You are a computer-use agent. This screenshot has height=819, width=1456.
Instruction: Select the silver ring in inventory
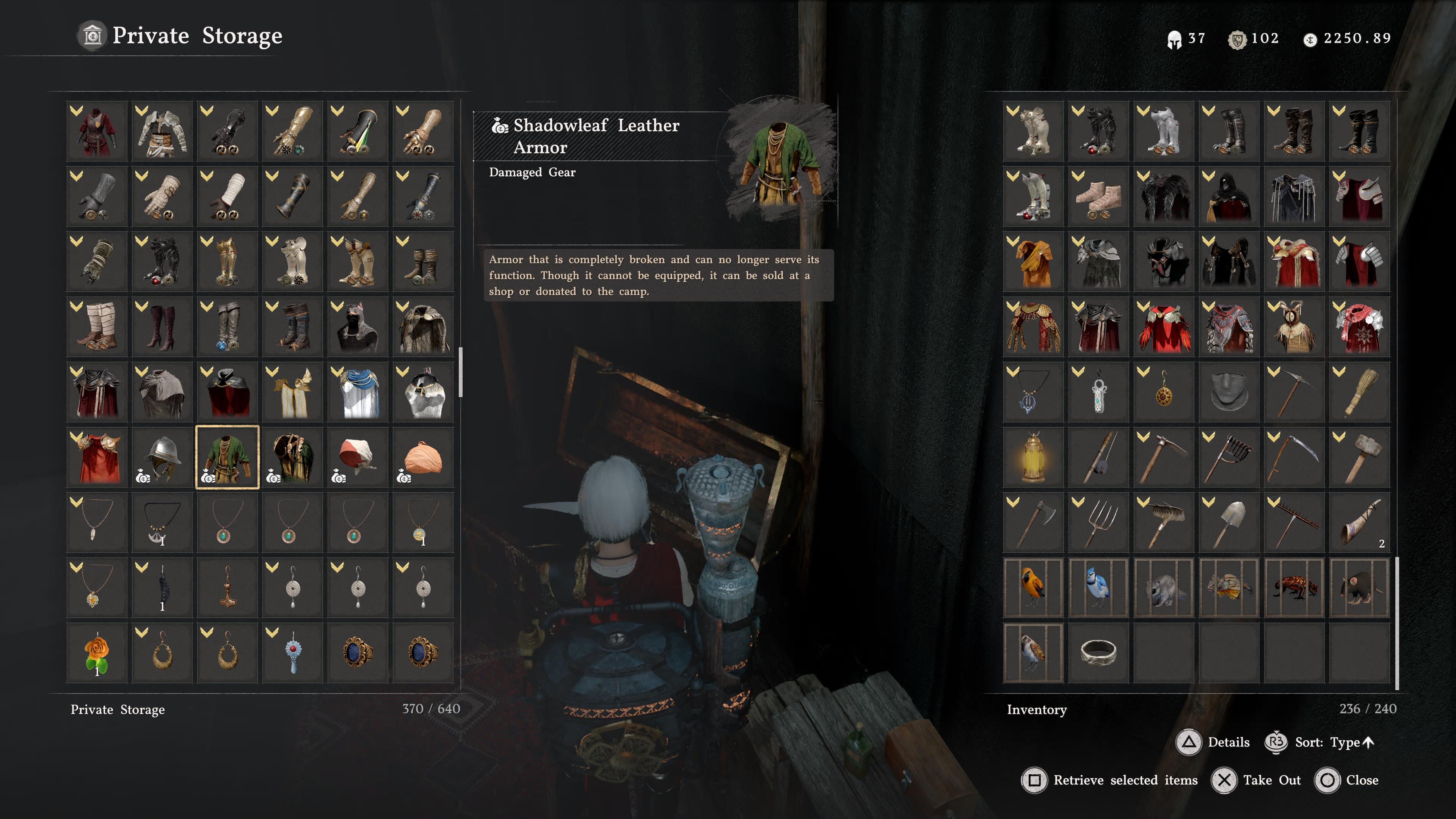(x=1098, y=652)
